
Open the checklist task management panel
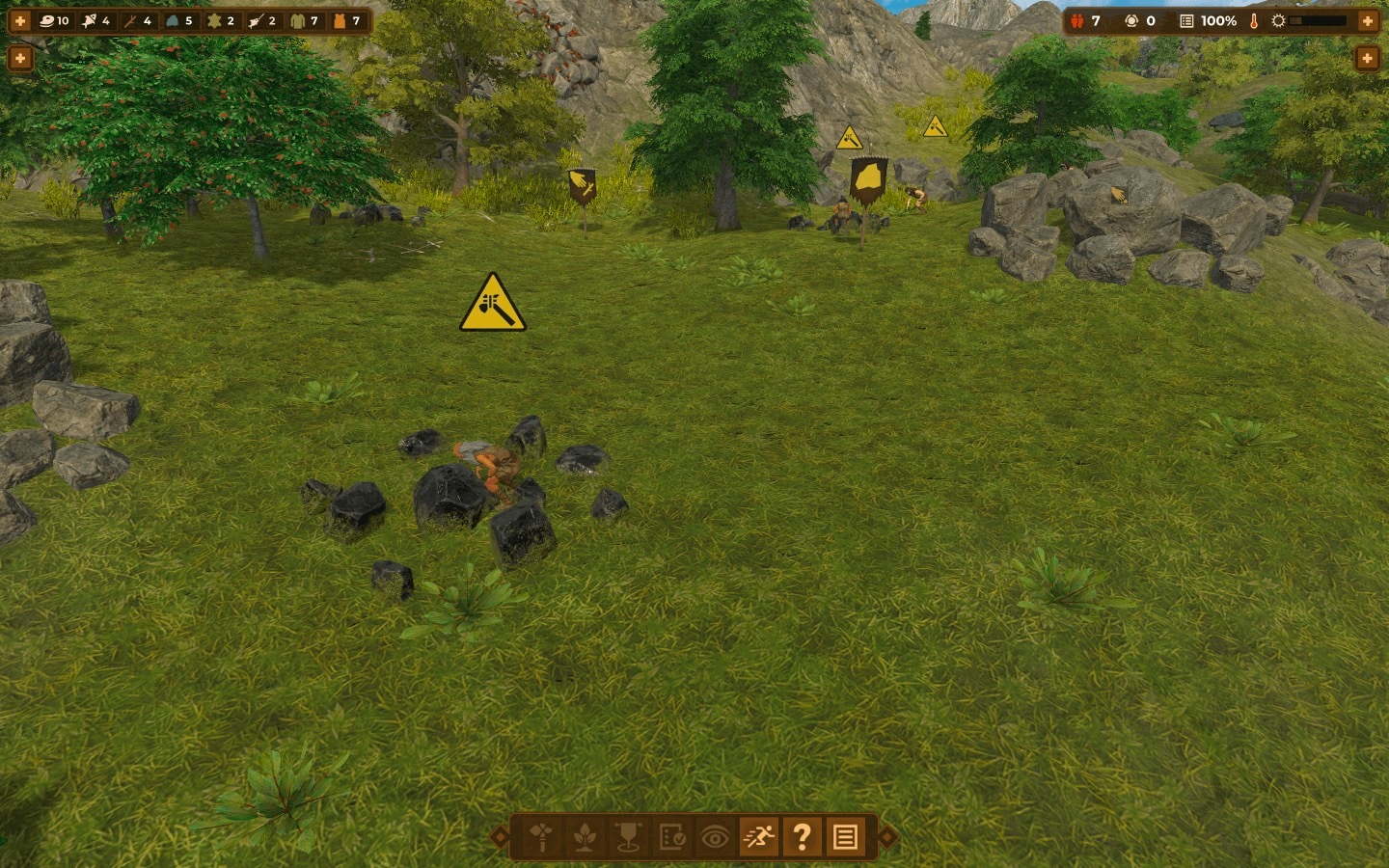click(x=671, y=837)
